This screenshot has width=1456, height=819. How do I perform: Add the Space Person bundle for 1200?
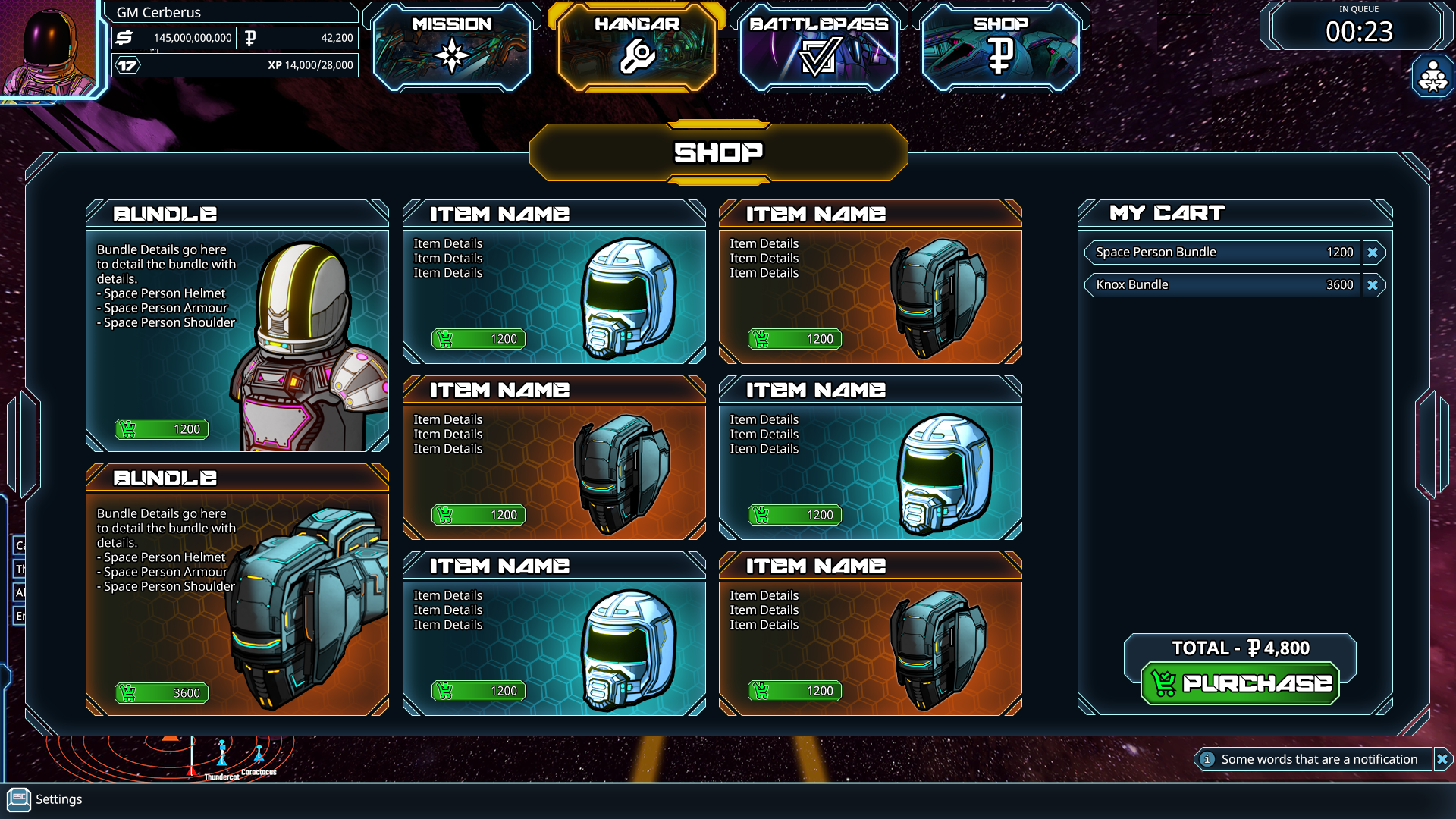tap(162, 429)
